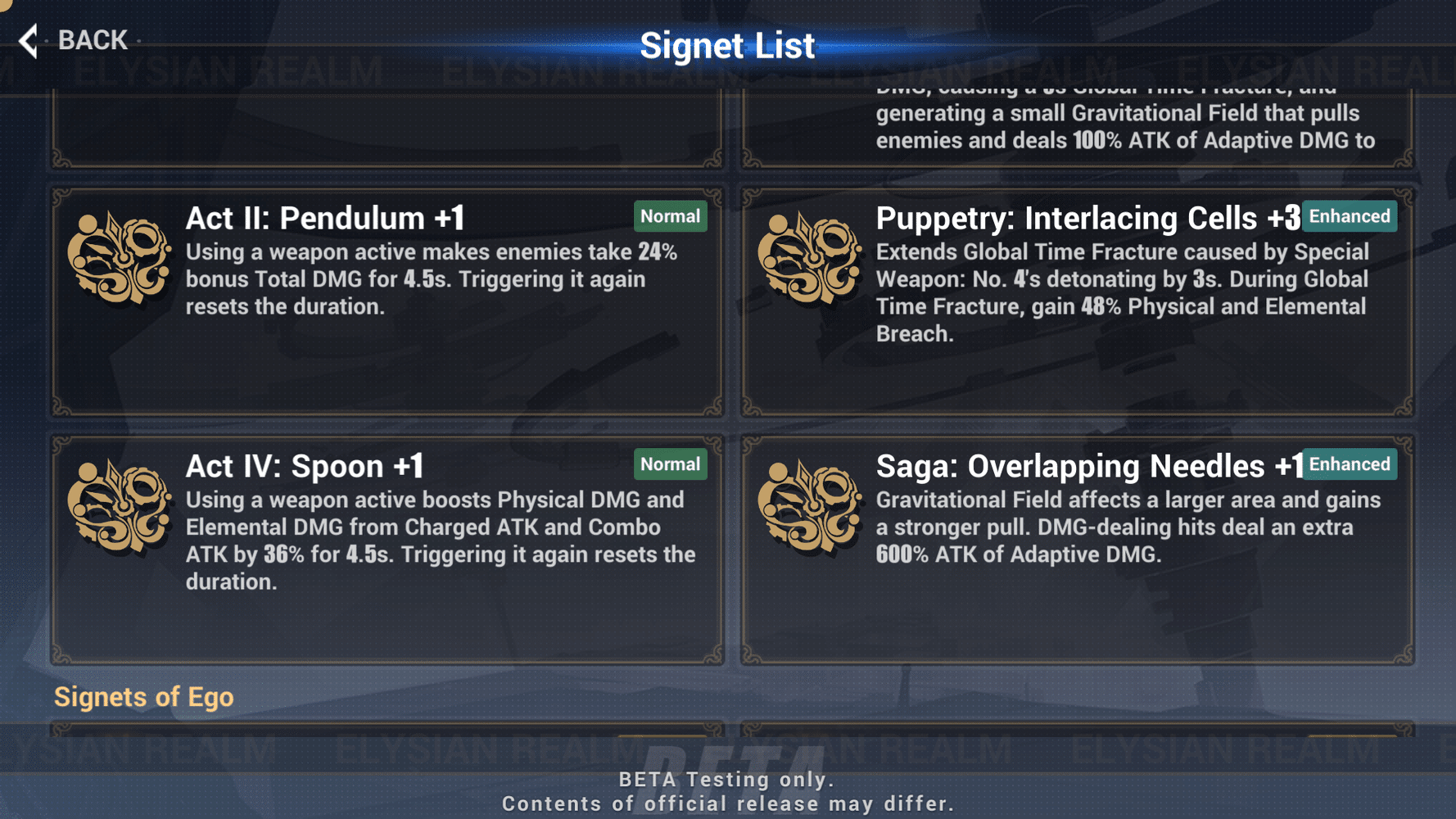This screenshot has height=819, width=1456.
Task: Select the Puppetry: Interlacing Cells signet icon
Action: 812,258
